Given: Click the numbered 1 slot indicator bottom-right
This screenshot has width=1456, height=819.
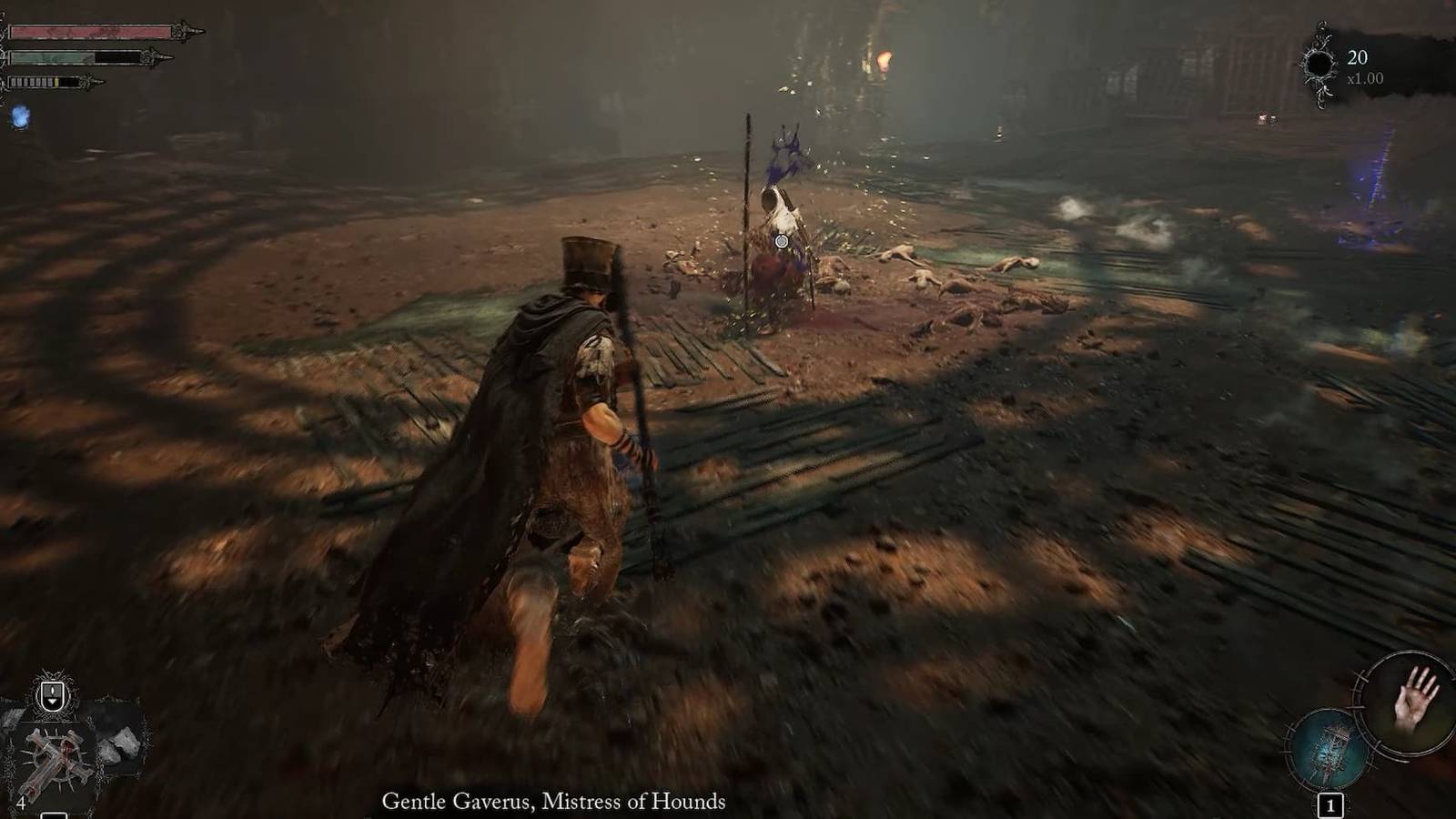Looking at the screenshot, I should [1330, 804].
